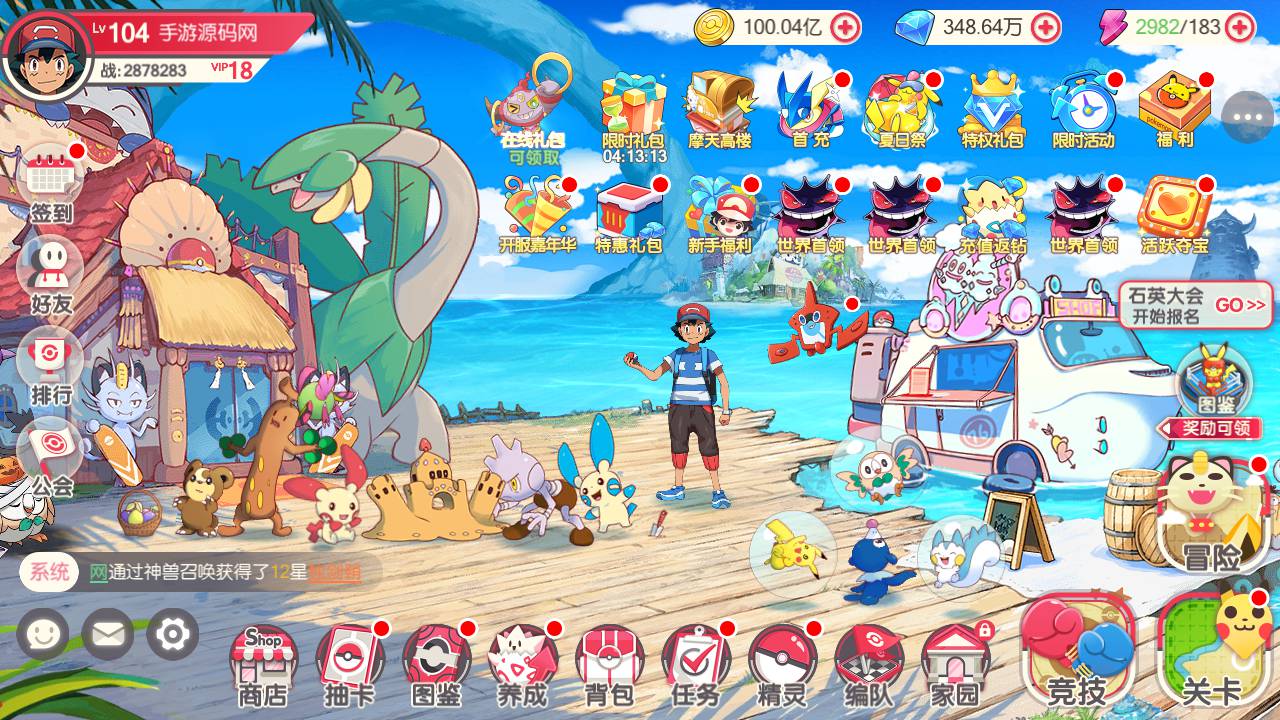This screenshot has height=720, width=1280.
Task: Open the 任务 quest list
Action: pyautogui.click(x=696, y=662)
